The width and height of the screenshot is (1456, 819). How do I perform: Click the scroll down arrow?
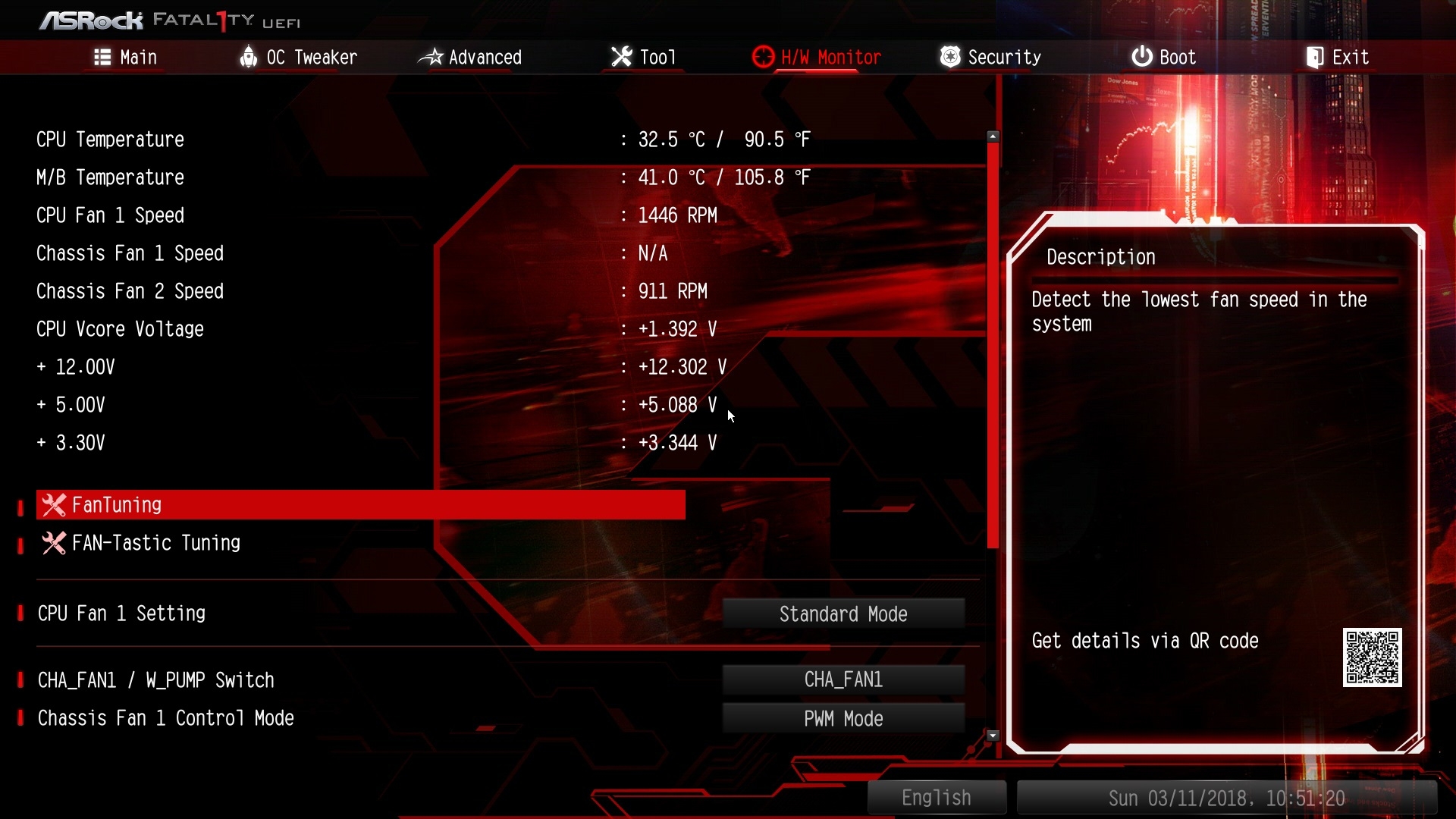click(x=993, y=736)
